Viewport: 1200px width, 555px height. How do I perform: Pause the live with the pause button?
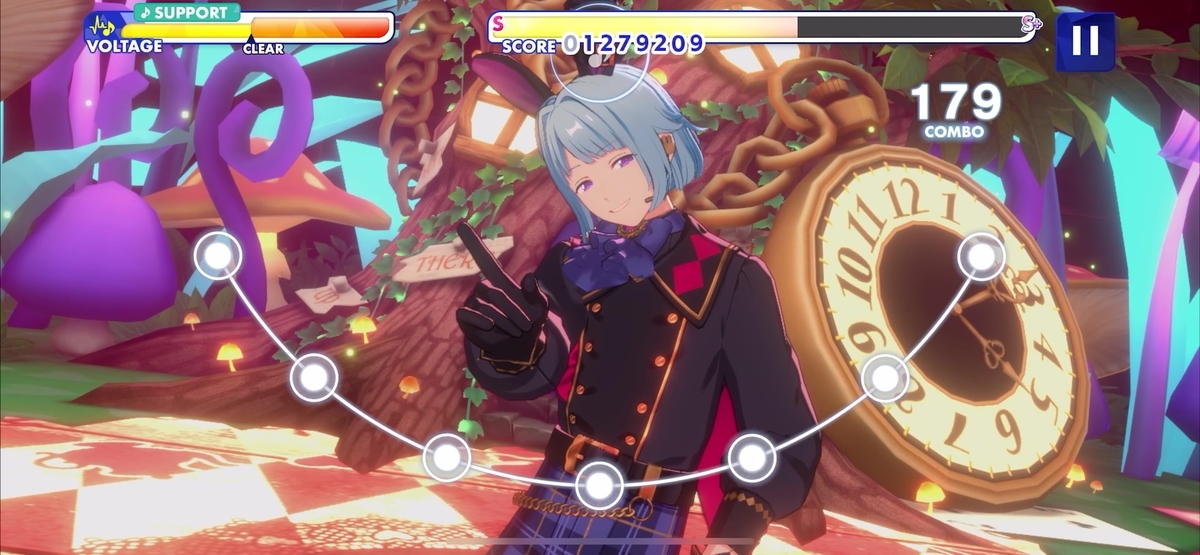point(1085,40)
